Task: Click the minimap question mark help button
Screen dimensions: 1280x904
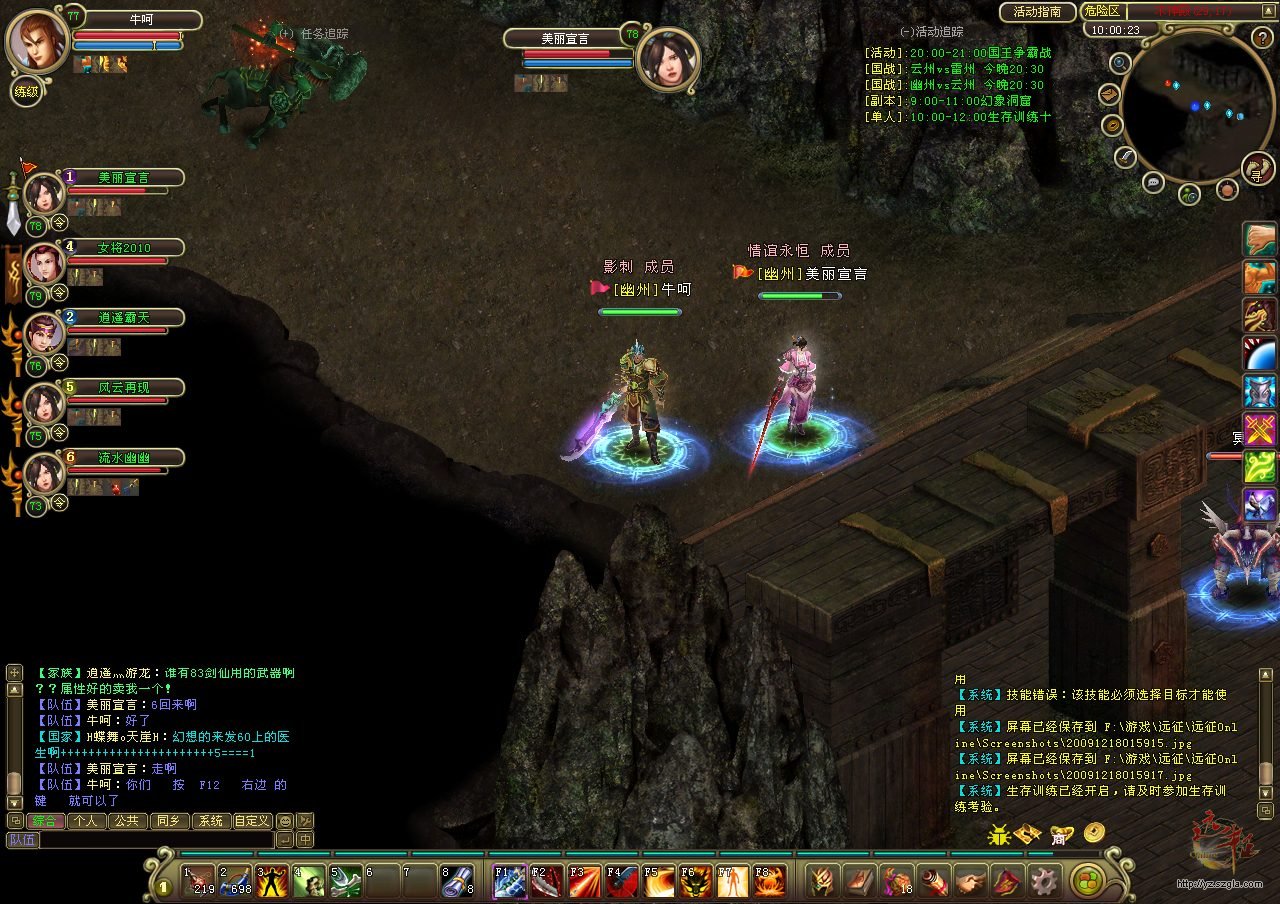Action: click(x=1261, y=37)
